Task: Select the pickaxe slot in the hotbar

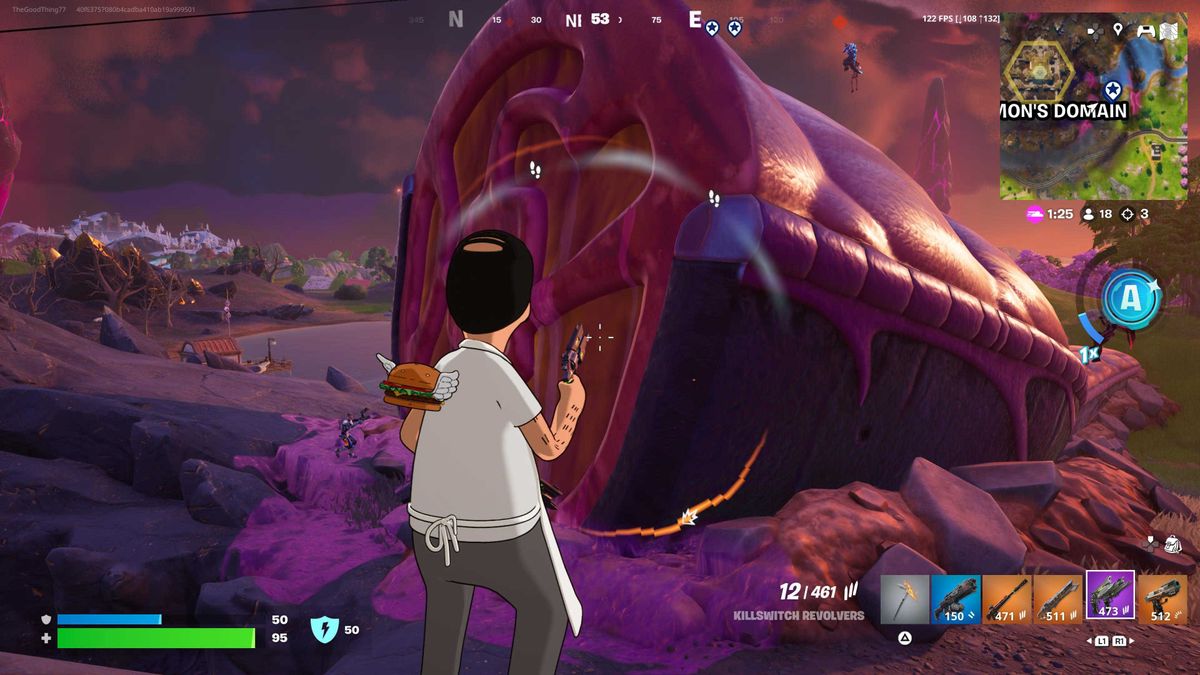Action: 904,599
